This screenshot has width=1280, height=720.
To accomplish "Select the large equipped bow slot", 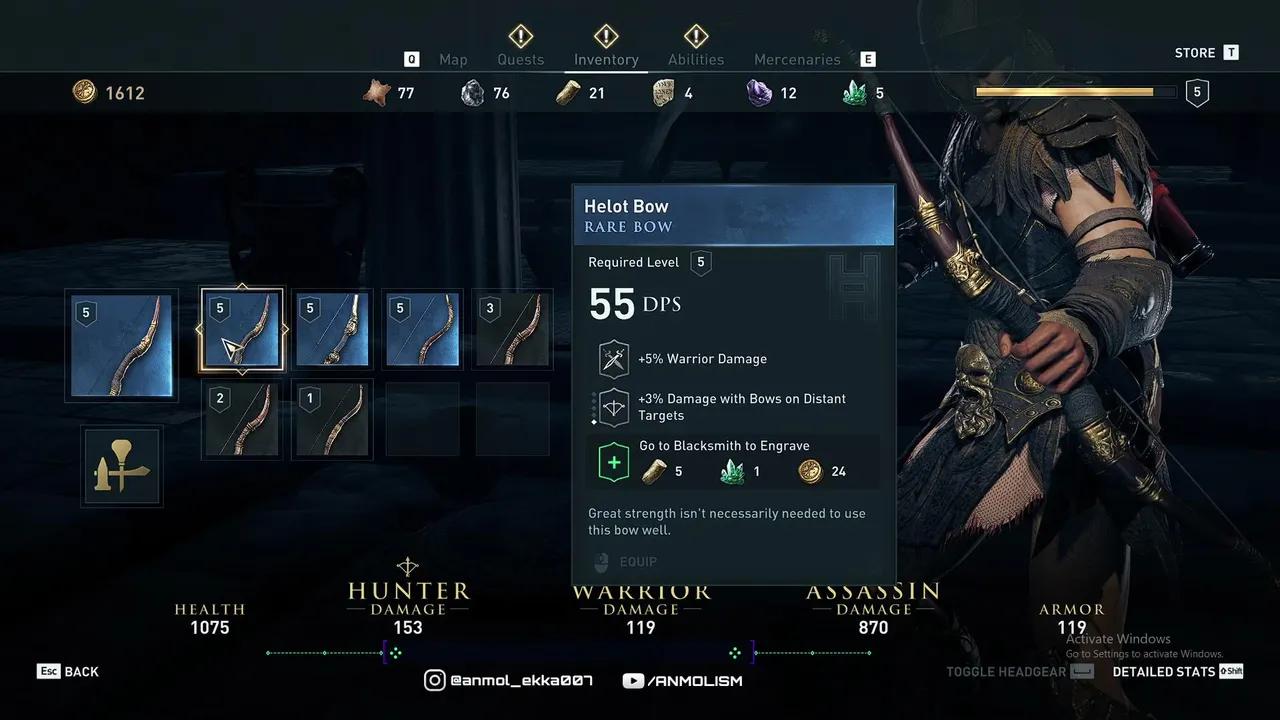I will point(122,345).
